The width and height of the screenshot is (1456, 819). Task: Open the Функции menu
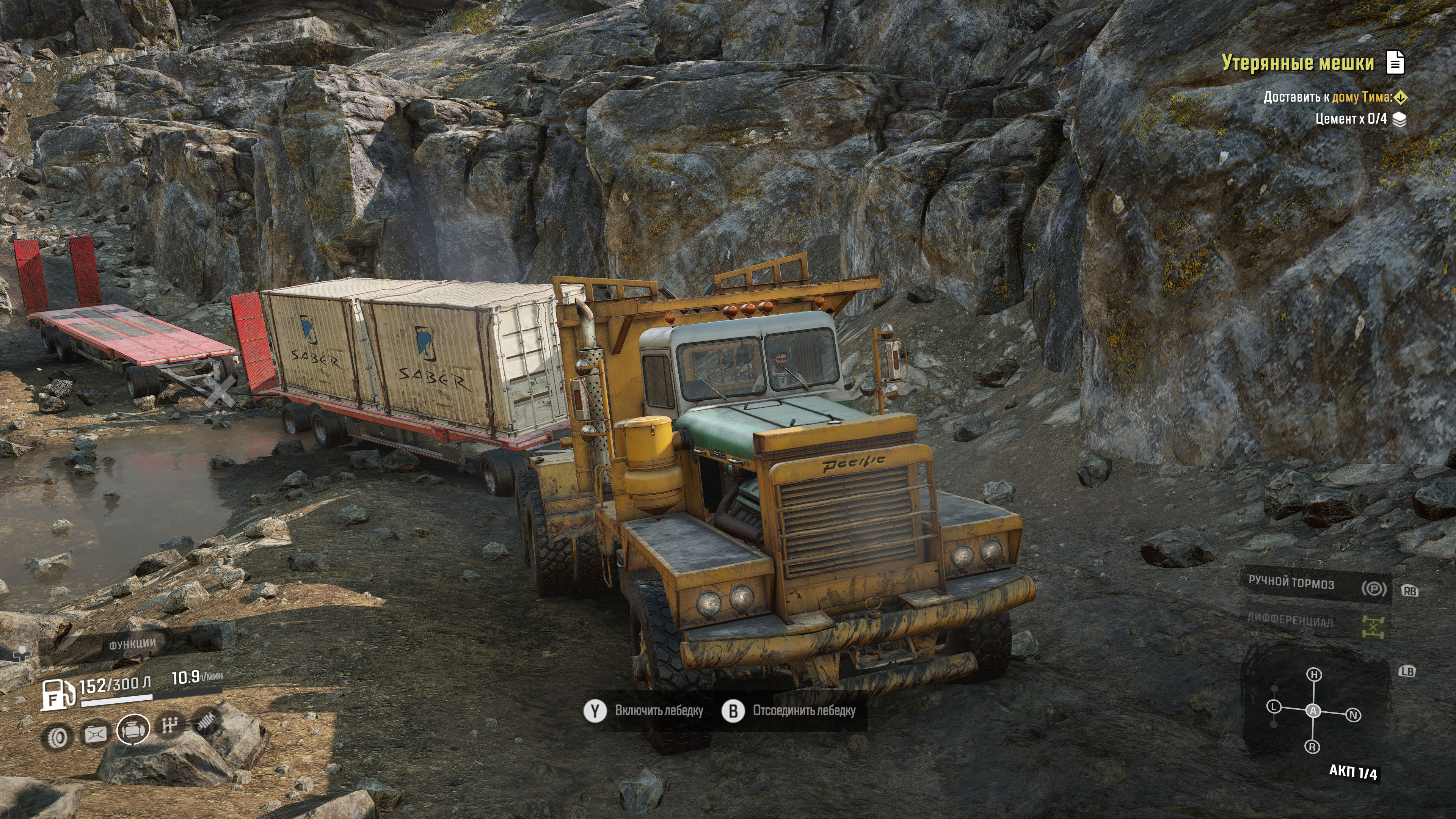132,644
